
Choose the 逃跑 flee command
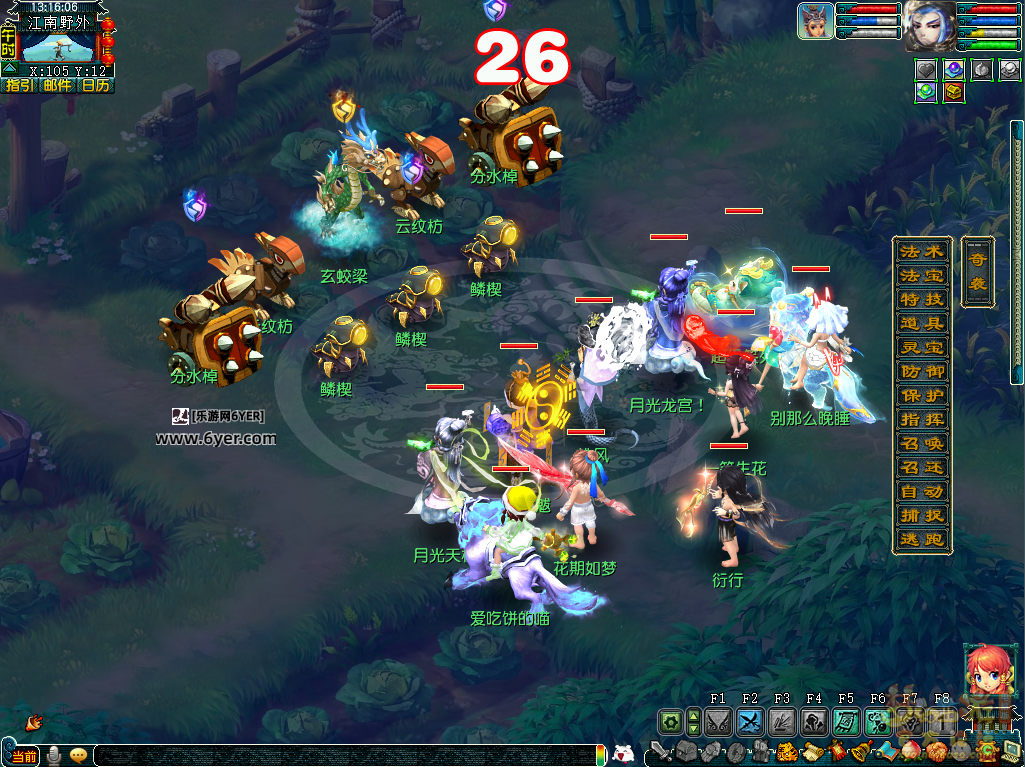[921, 539]
